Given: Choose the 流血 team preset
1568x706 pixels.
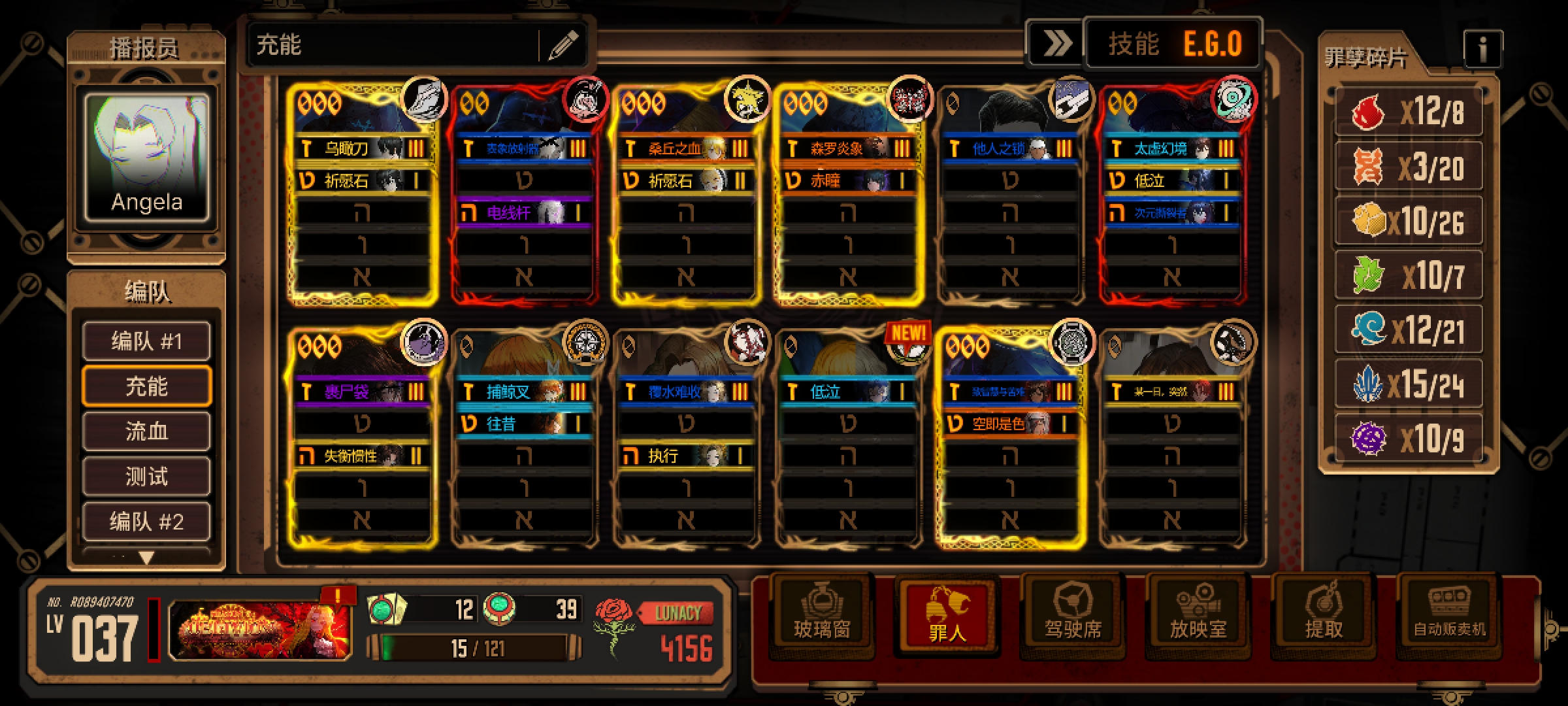Looking at the screenshot, I should 146,431.
